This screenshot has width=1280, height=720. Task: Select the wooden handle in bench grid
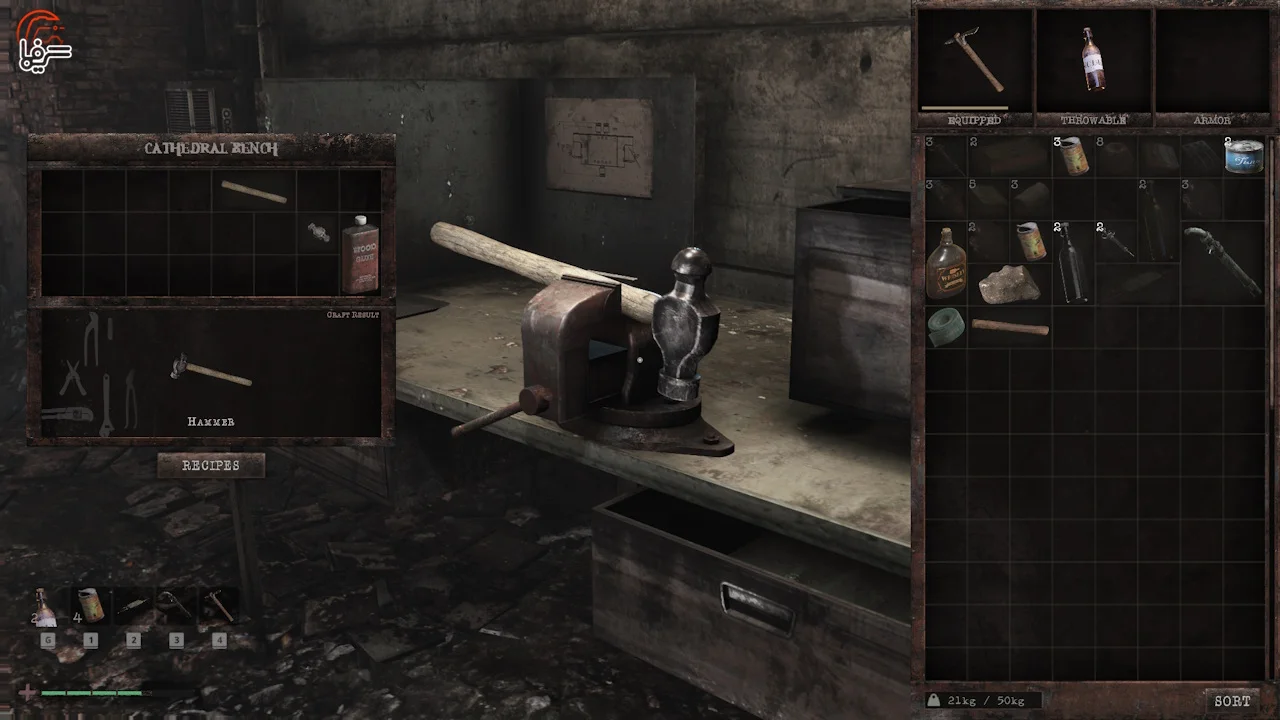254,191
